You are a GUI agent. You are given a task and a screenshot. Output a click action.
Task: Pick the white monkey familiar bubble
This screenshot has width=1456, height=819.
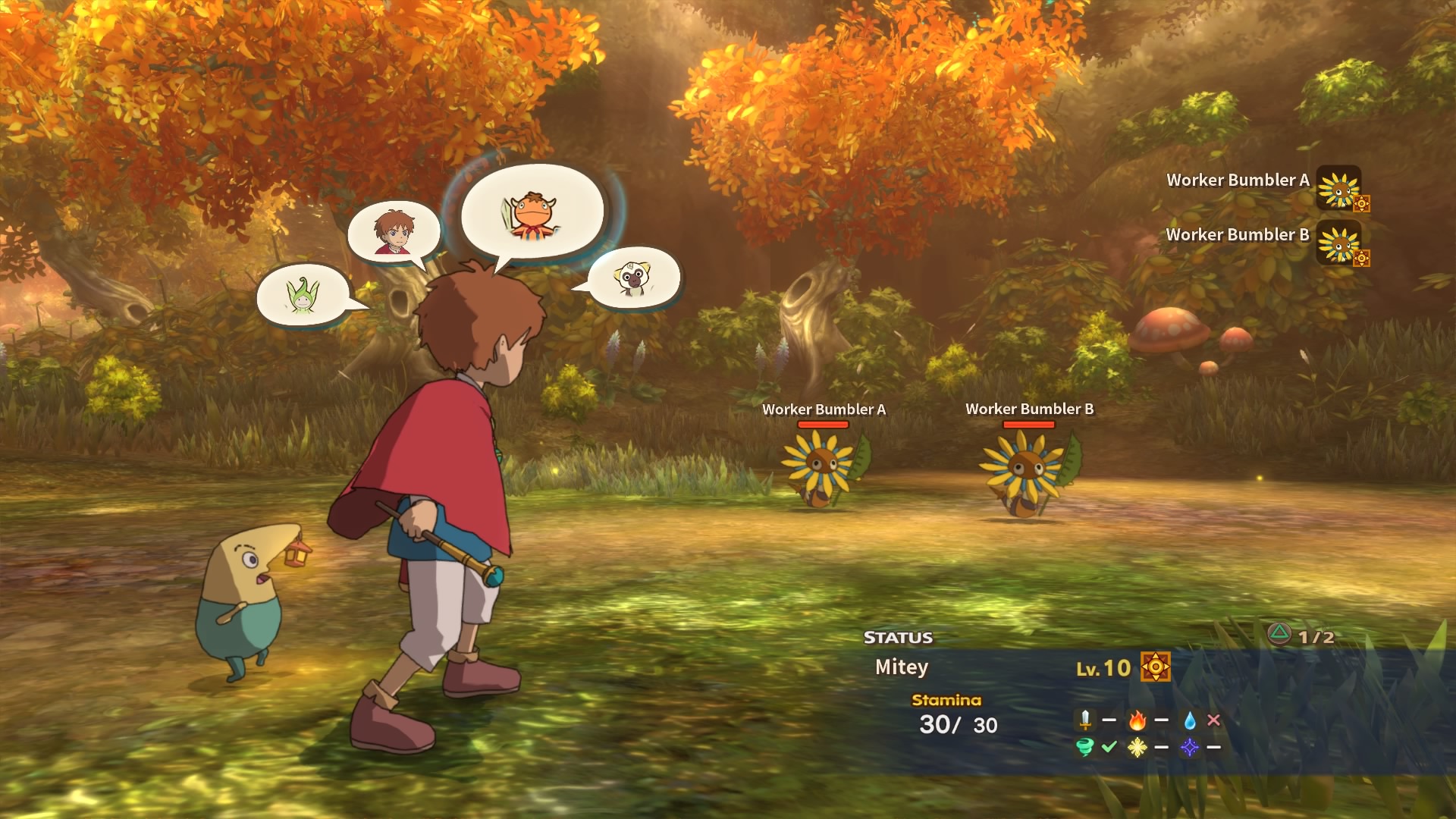click(634, 278)
